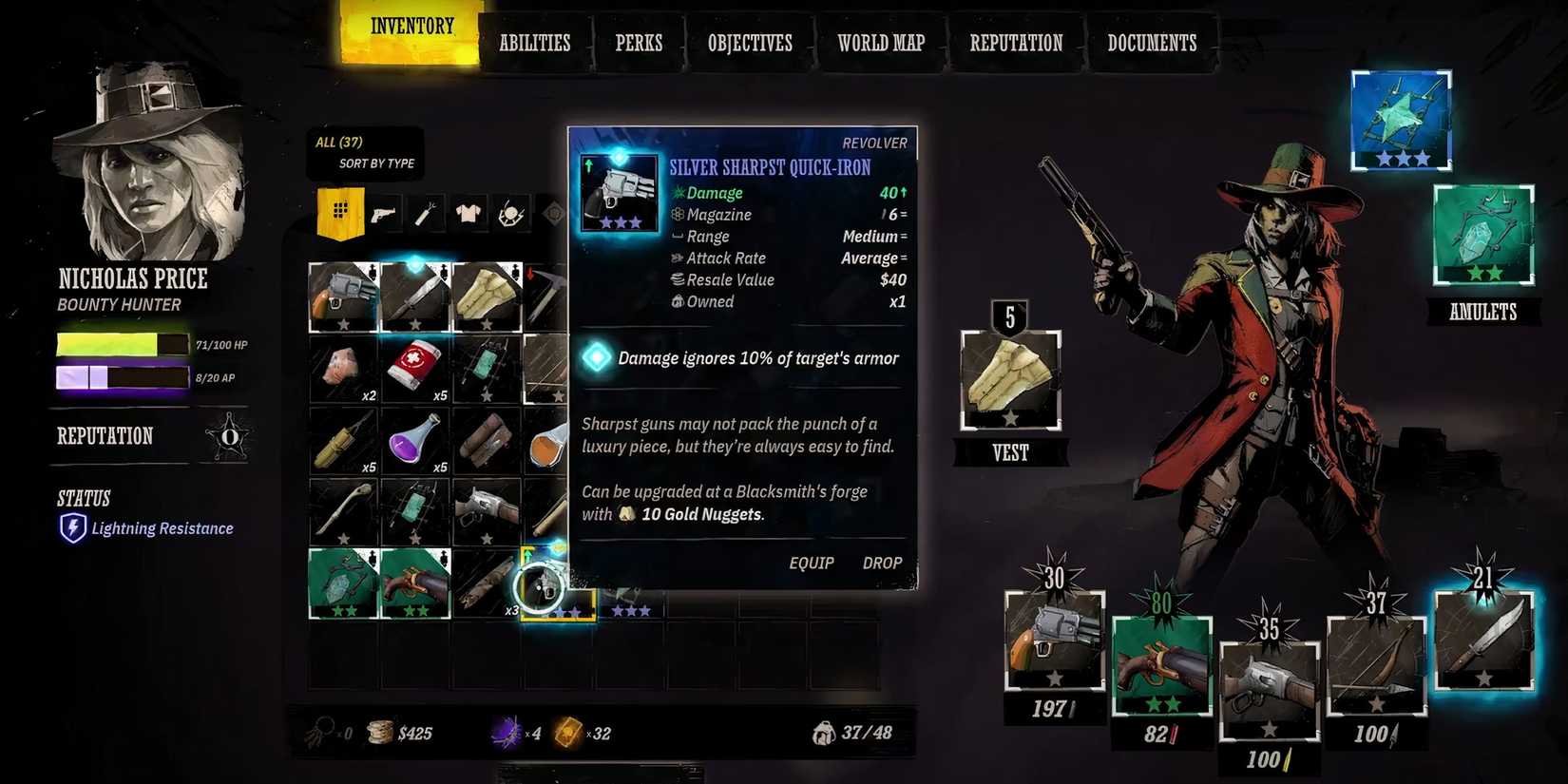
Task: Choose the purple potion flask slot
Action: pos(415,441)
